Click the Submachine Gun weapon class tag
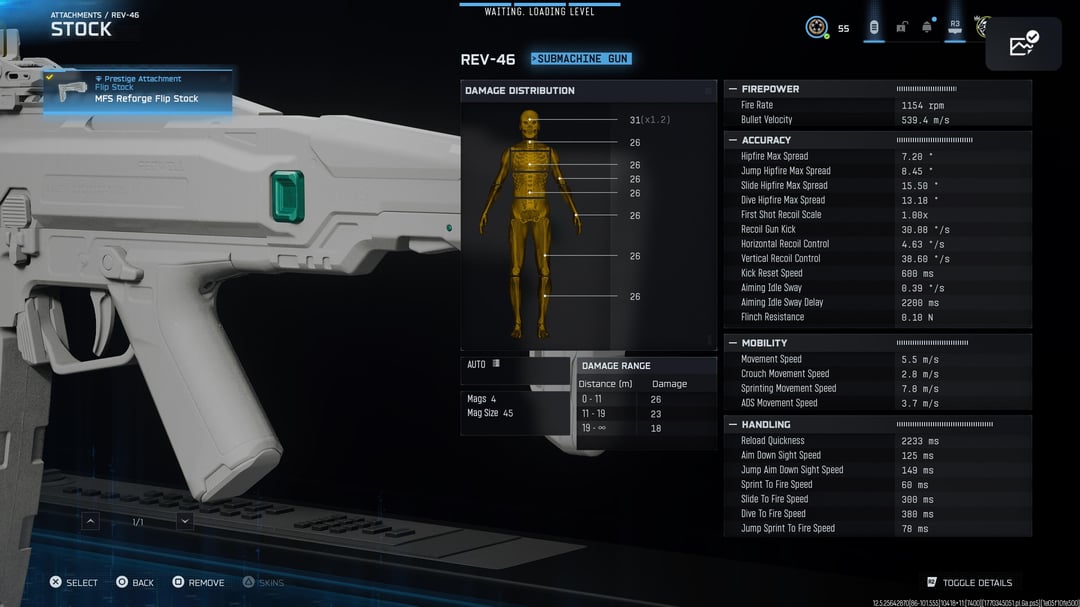Screen dimensions: 1080x607 click(581, 59)
